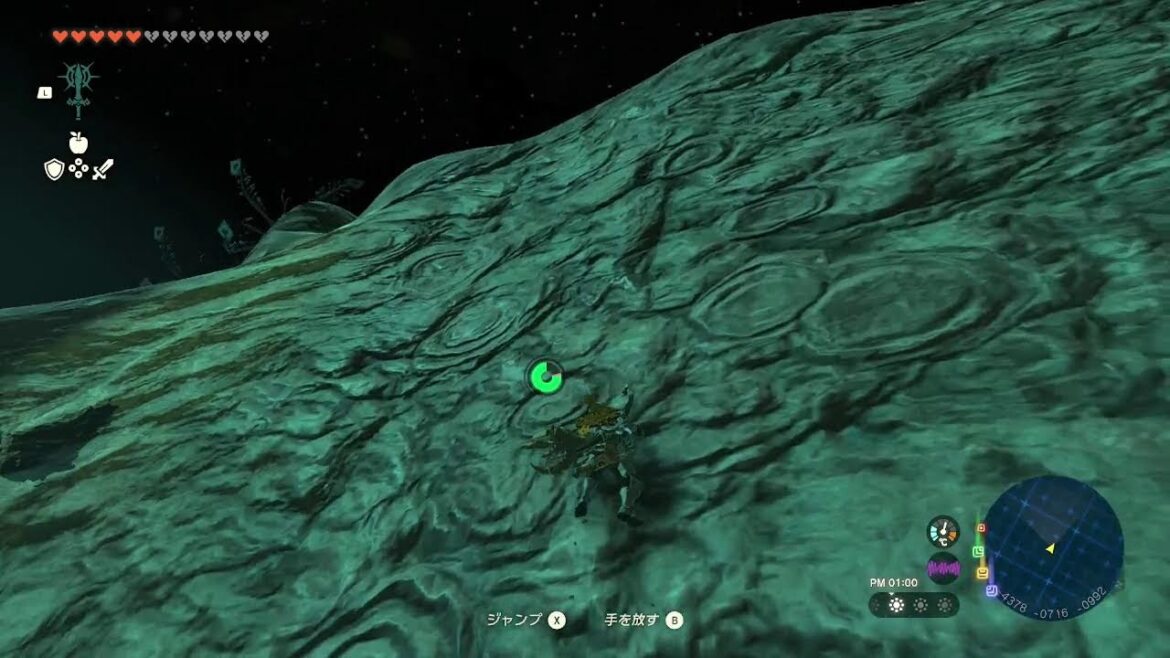1170x658 pixels.
Task: Open the circular minimap
Action: tap(1053, 547)
